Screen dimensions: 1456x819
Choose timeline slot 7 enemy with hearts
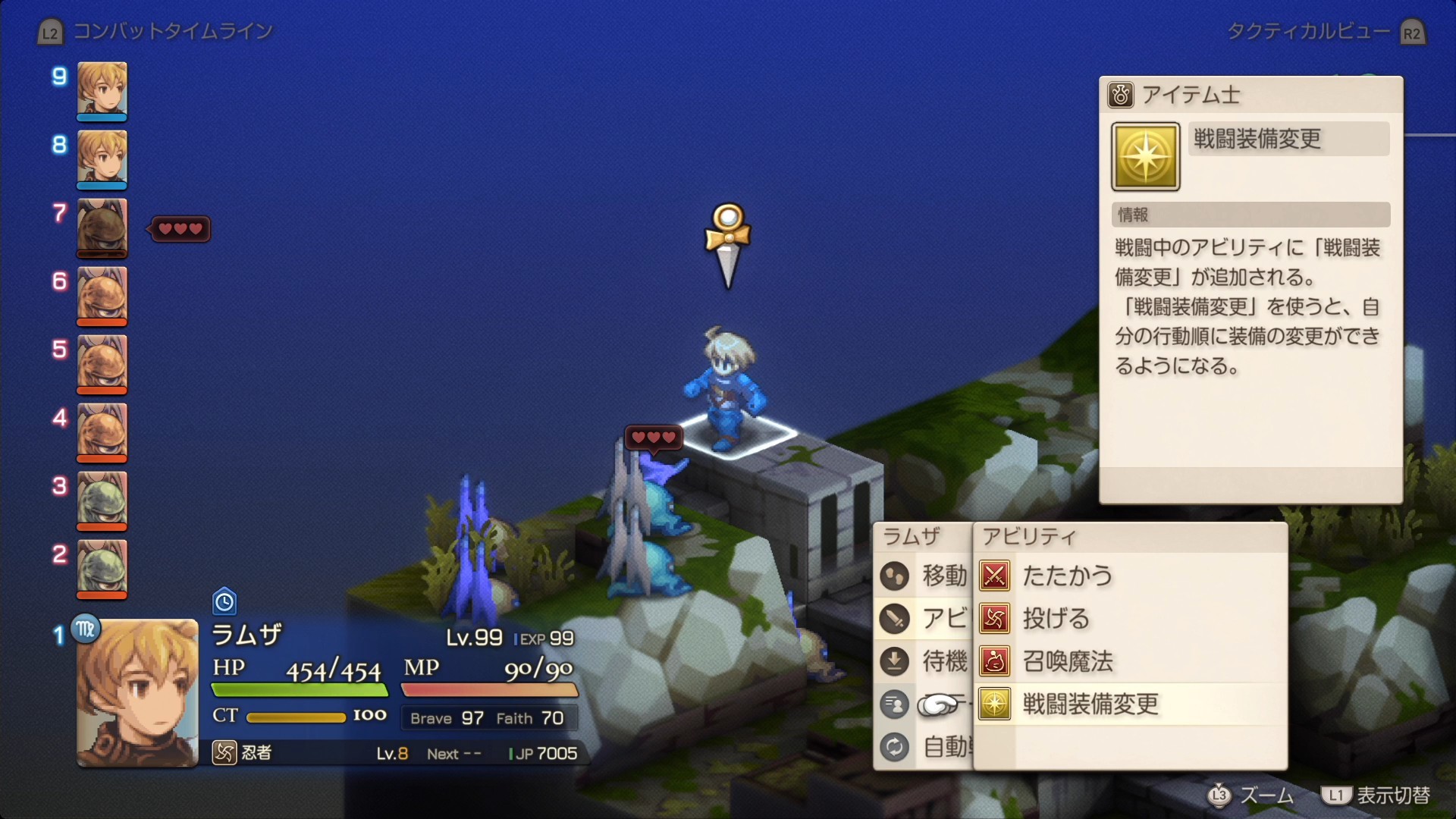click(x=102, y=227)
